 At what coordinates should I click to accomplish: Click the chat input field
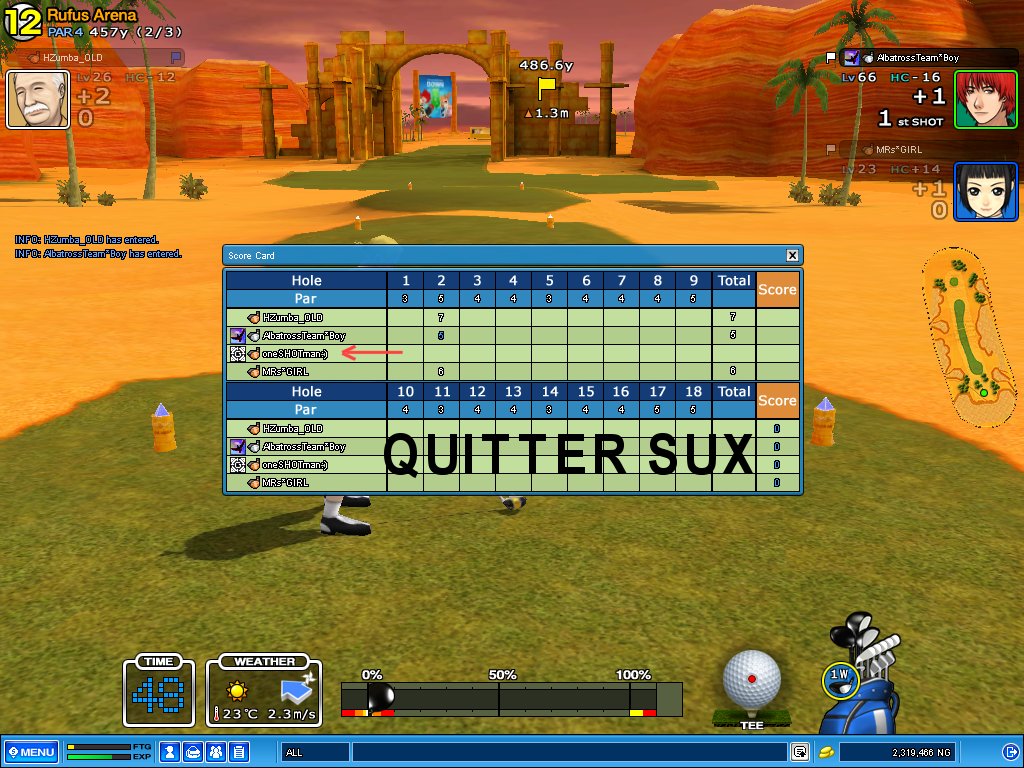coord(568,752)
